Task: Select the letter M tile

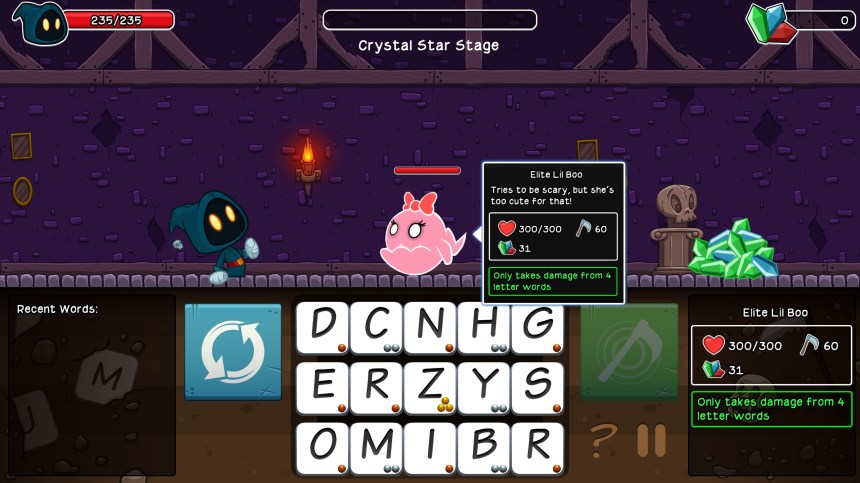Action: pos(376,447)
